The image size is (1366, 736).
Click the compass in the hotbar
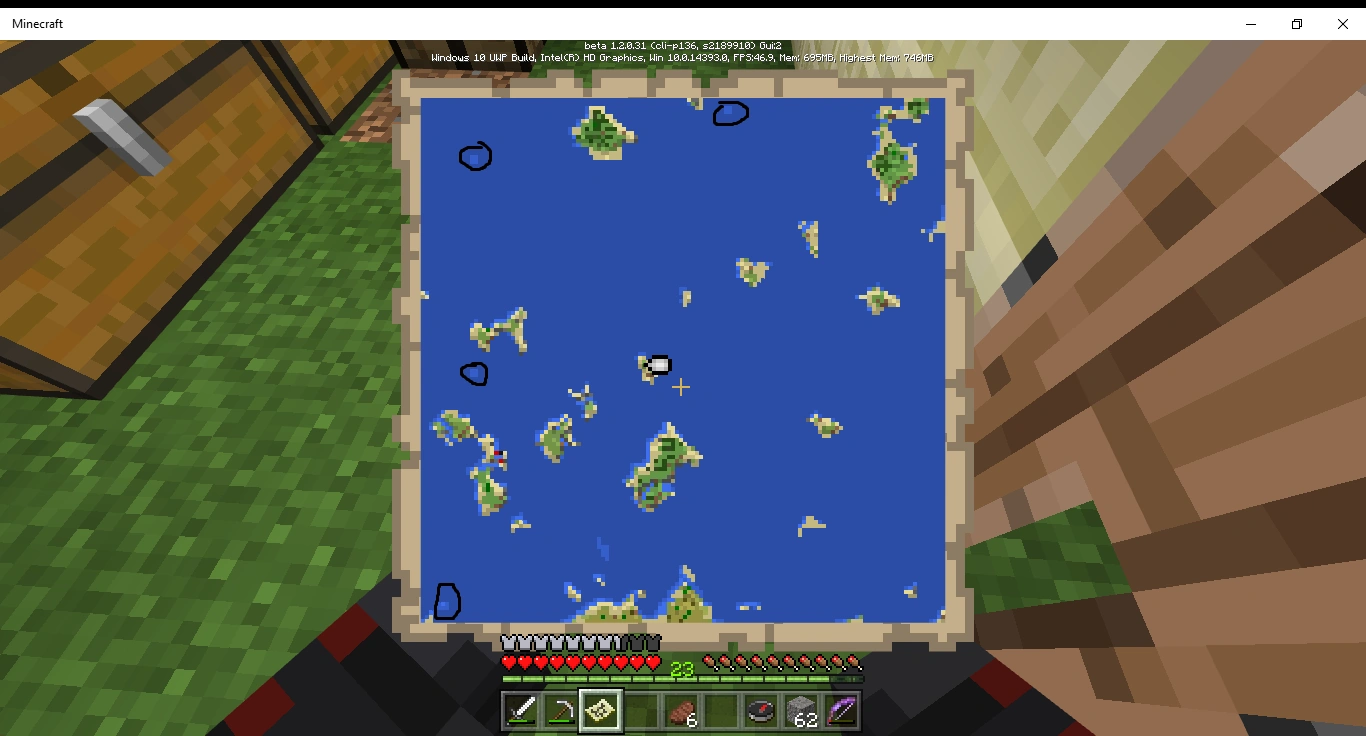coord(759,709)
